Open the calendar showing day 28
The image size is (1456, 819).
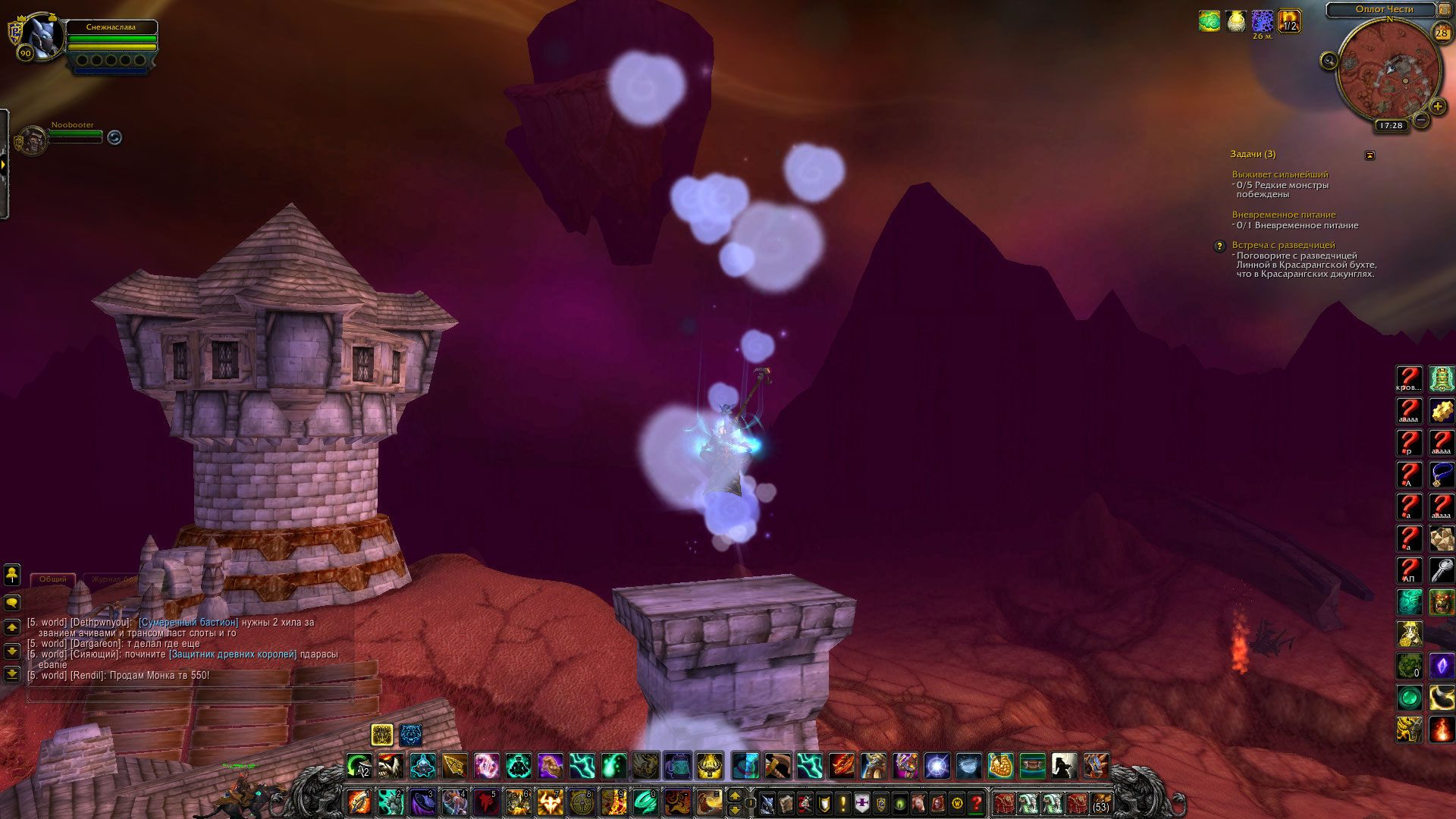tap(1442, 33)
